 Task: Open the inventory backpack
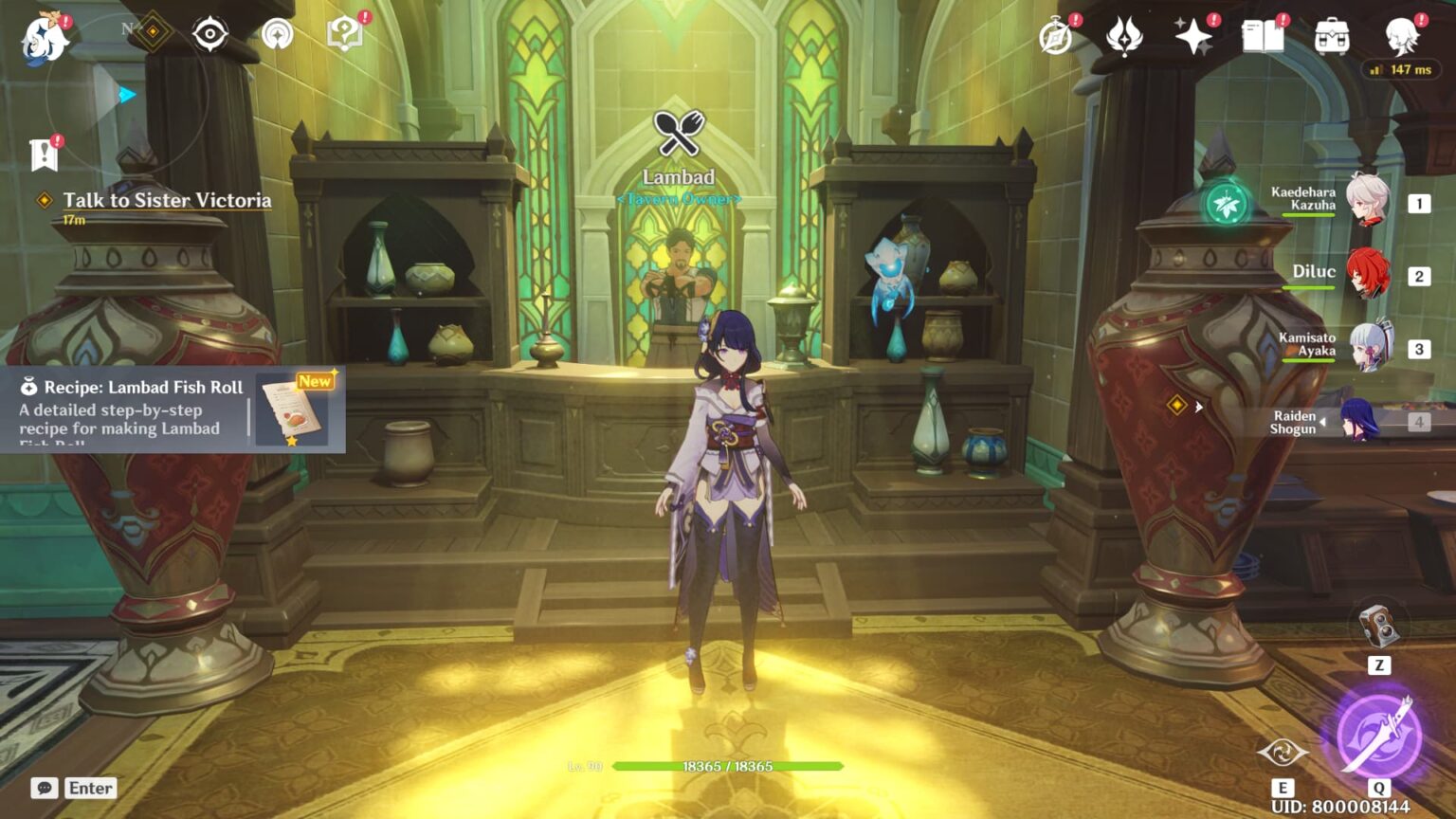point(1332,38)
